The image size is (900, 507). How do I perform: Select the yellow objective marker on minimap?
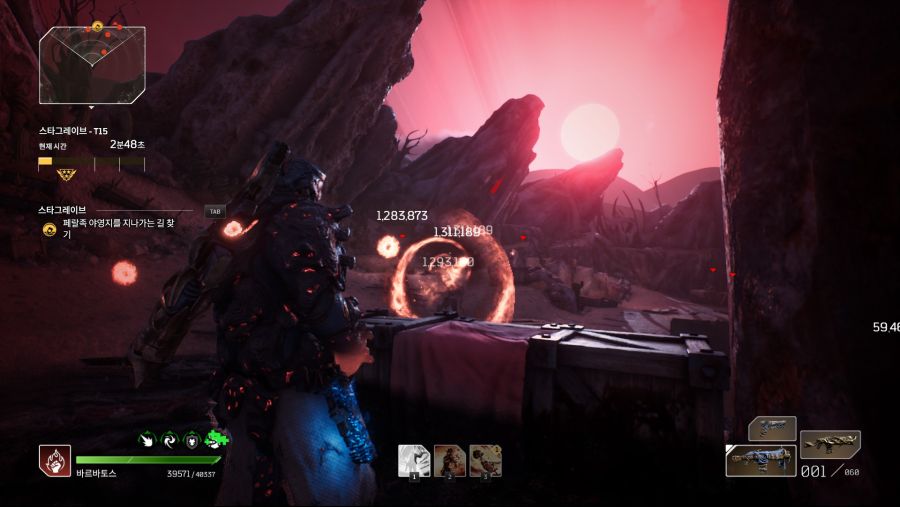click(x=97, y=26)
